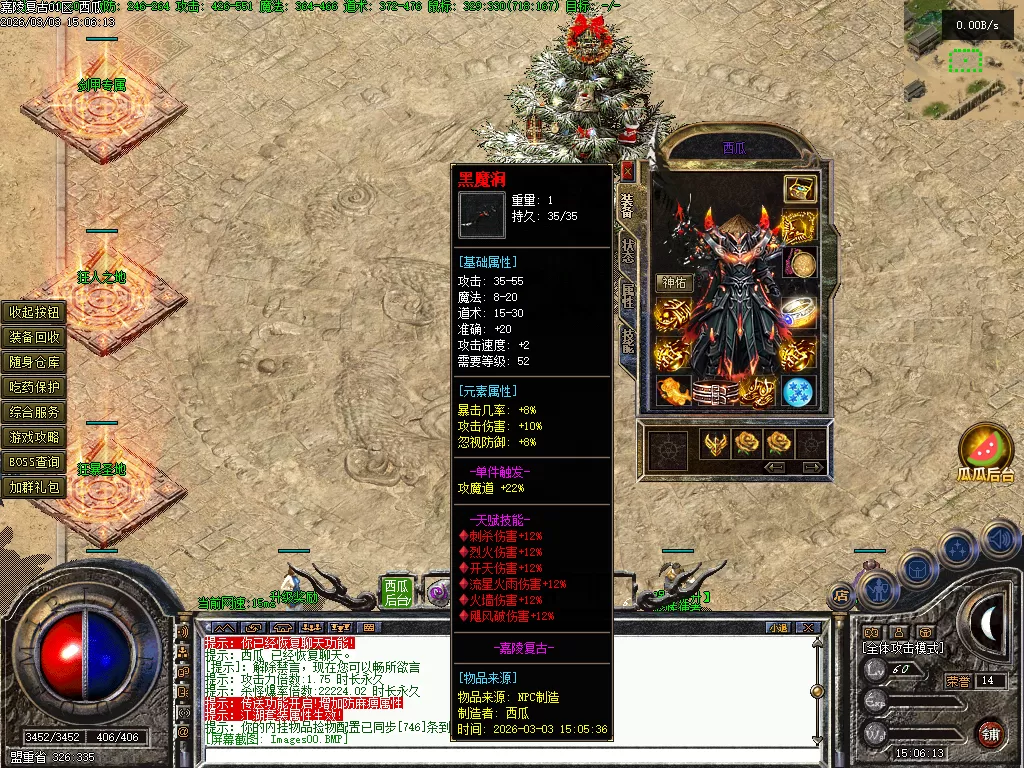Click the 神佑 button on character panel
This screenshot has width=1024, height=768.
tap(675, 283)
